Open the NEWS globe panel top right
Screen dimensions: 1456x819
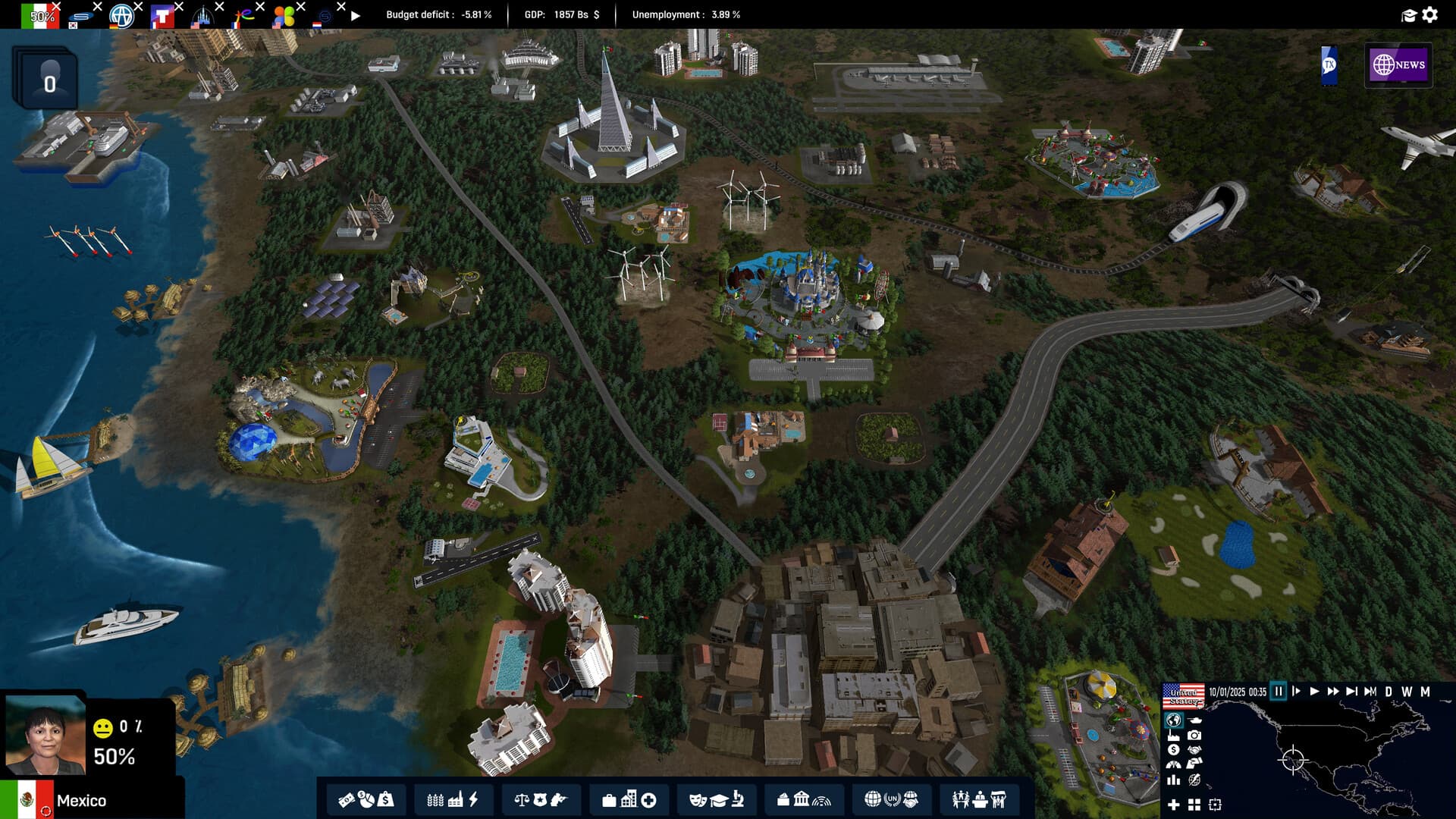tap(1398, 66)
